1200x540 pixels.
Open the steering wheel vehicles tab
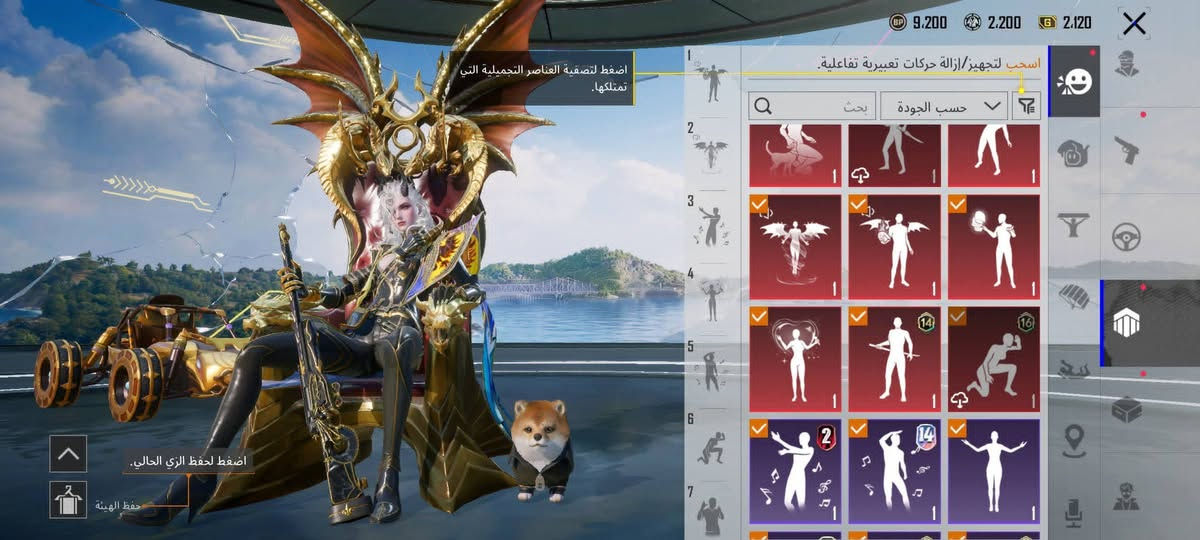click(1126, 237)
